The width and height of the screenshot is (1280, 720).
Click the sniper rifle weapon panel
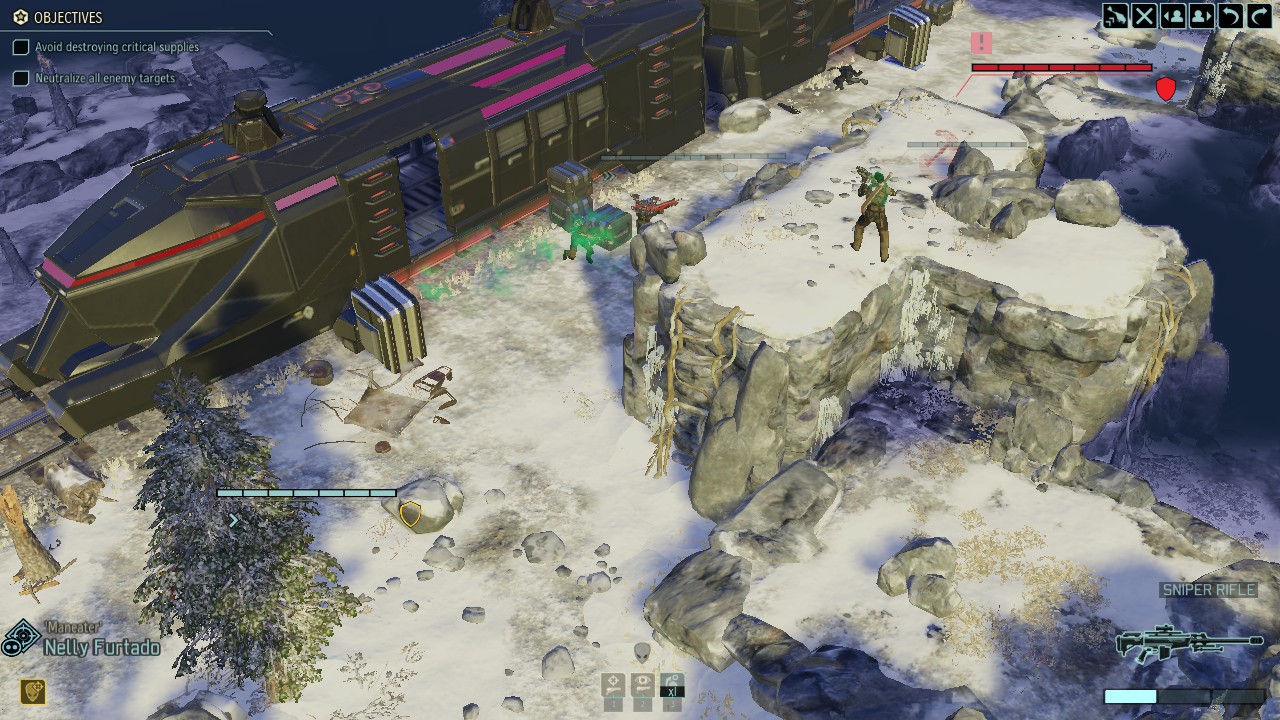point(1188,641)
